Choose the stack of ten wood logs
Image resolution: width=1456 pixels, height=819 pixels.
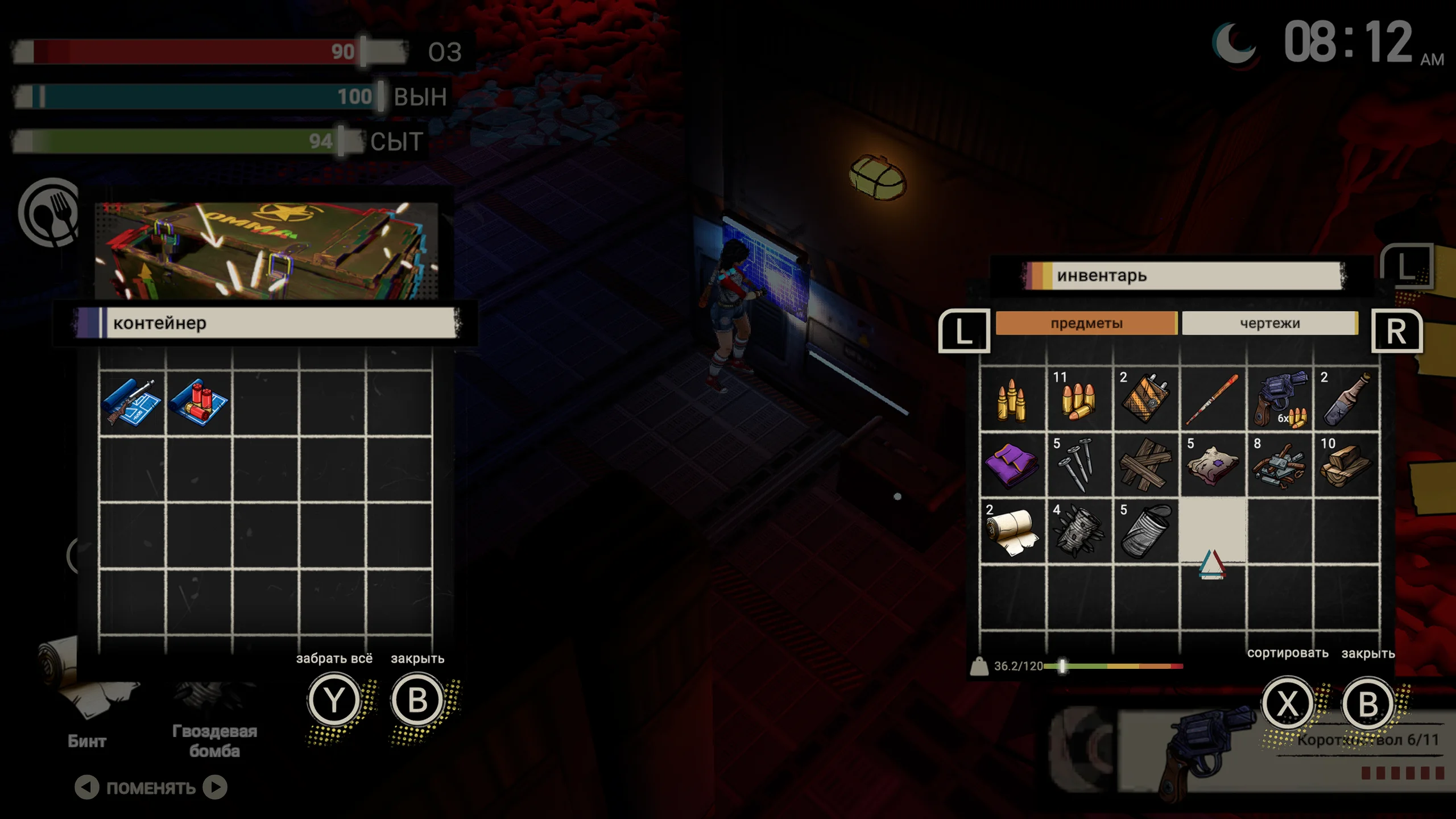coord(1346,465)
